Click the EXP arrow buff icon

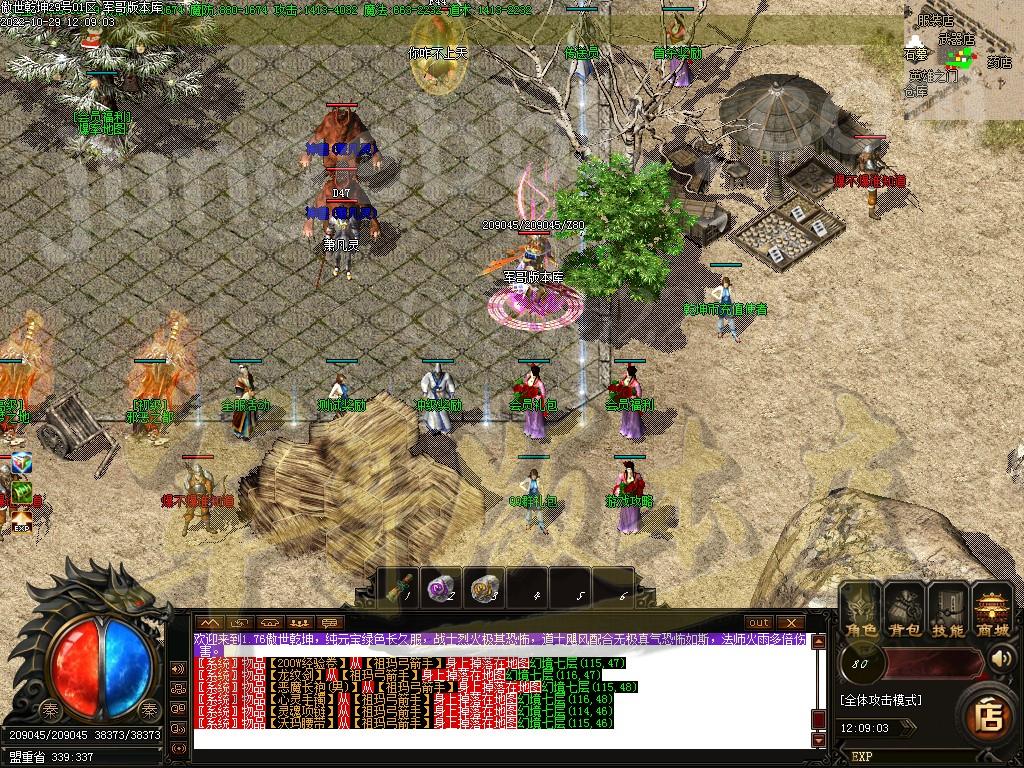click(x=21, y=520)
